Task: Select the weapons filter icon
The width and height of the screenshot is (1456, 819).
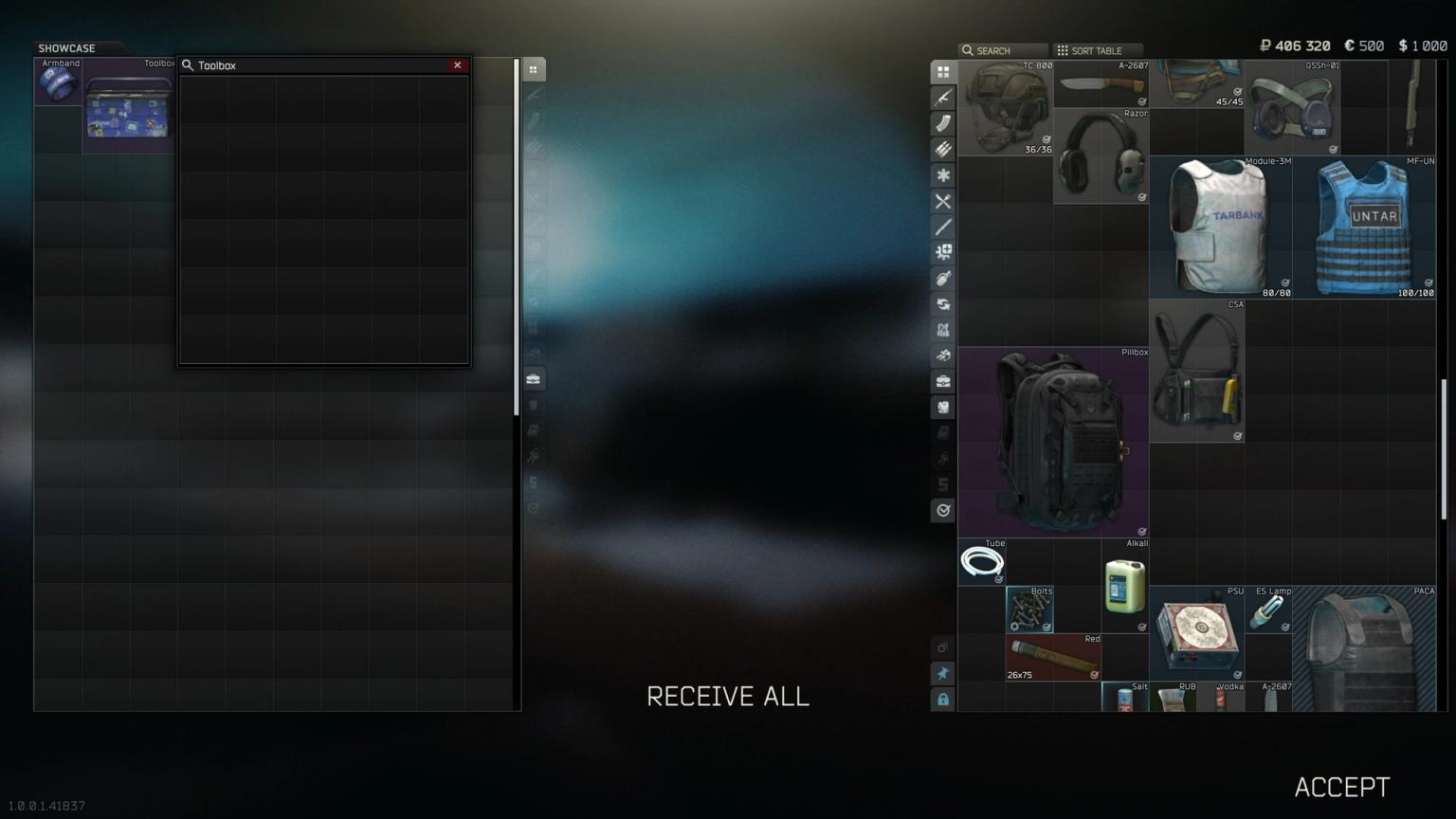Action: click(943, 97)
